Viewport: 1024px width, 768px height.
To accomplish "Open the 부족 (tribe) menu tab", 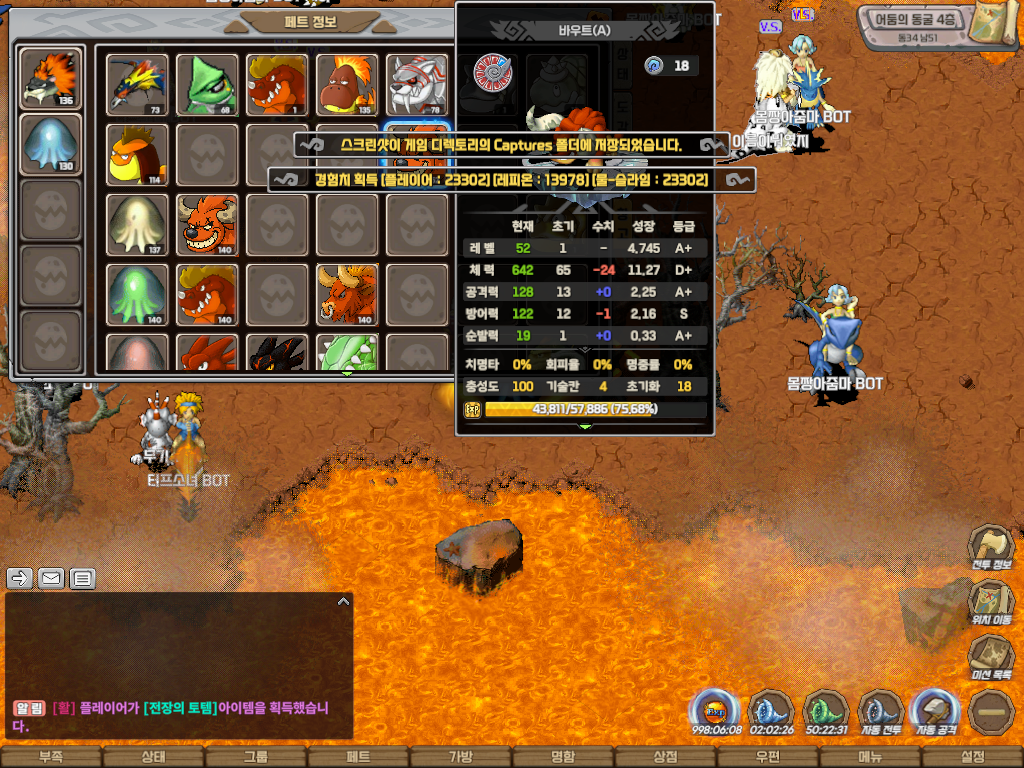I will pos(50,757).
